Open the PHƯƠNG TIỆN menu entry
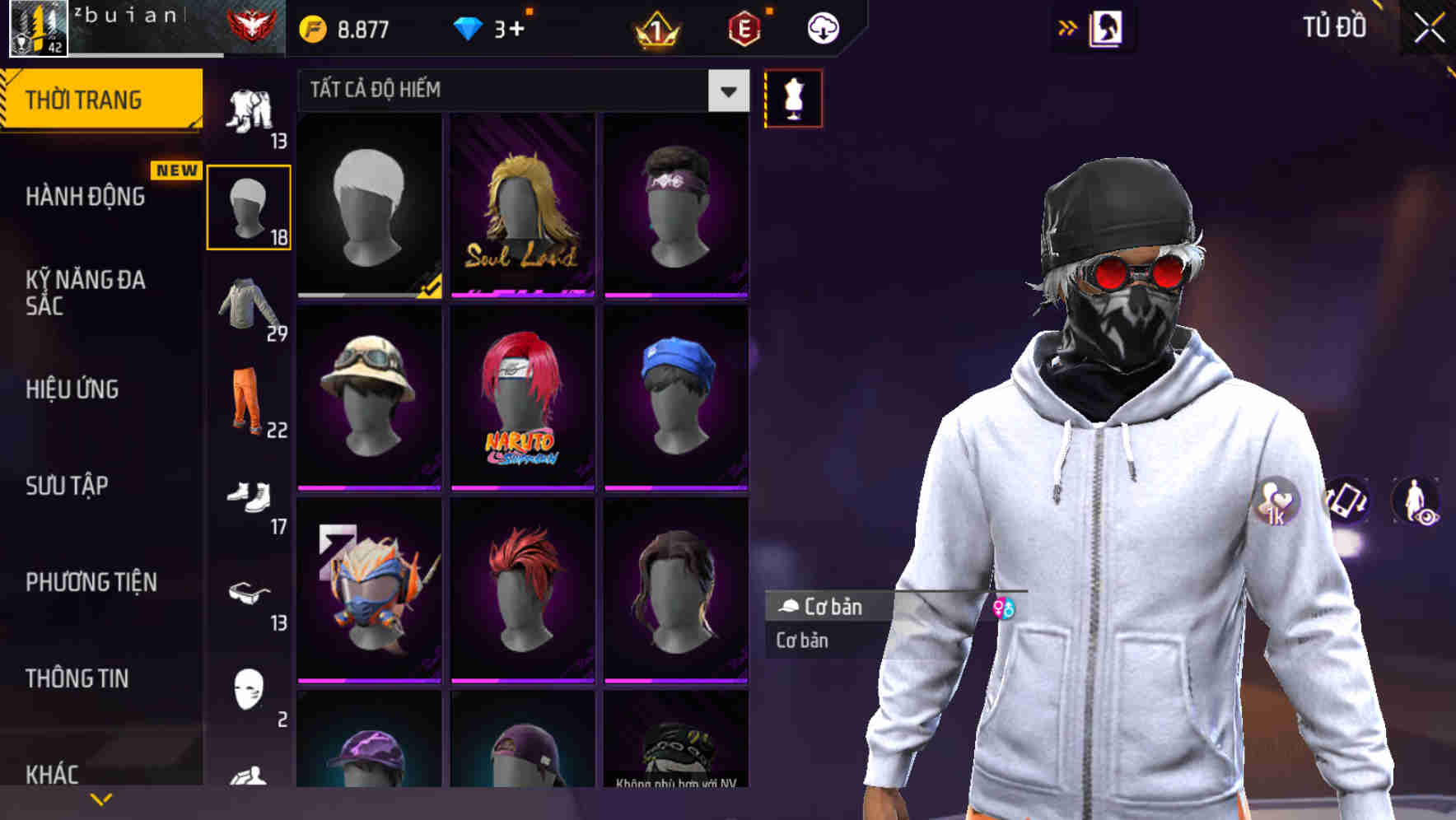 [x=91, y=582]
